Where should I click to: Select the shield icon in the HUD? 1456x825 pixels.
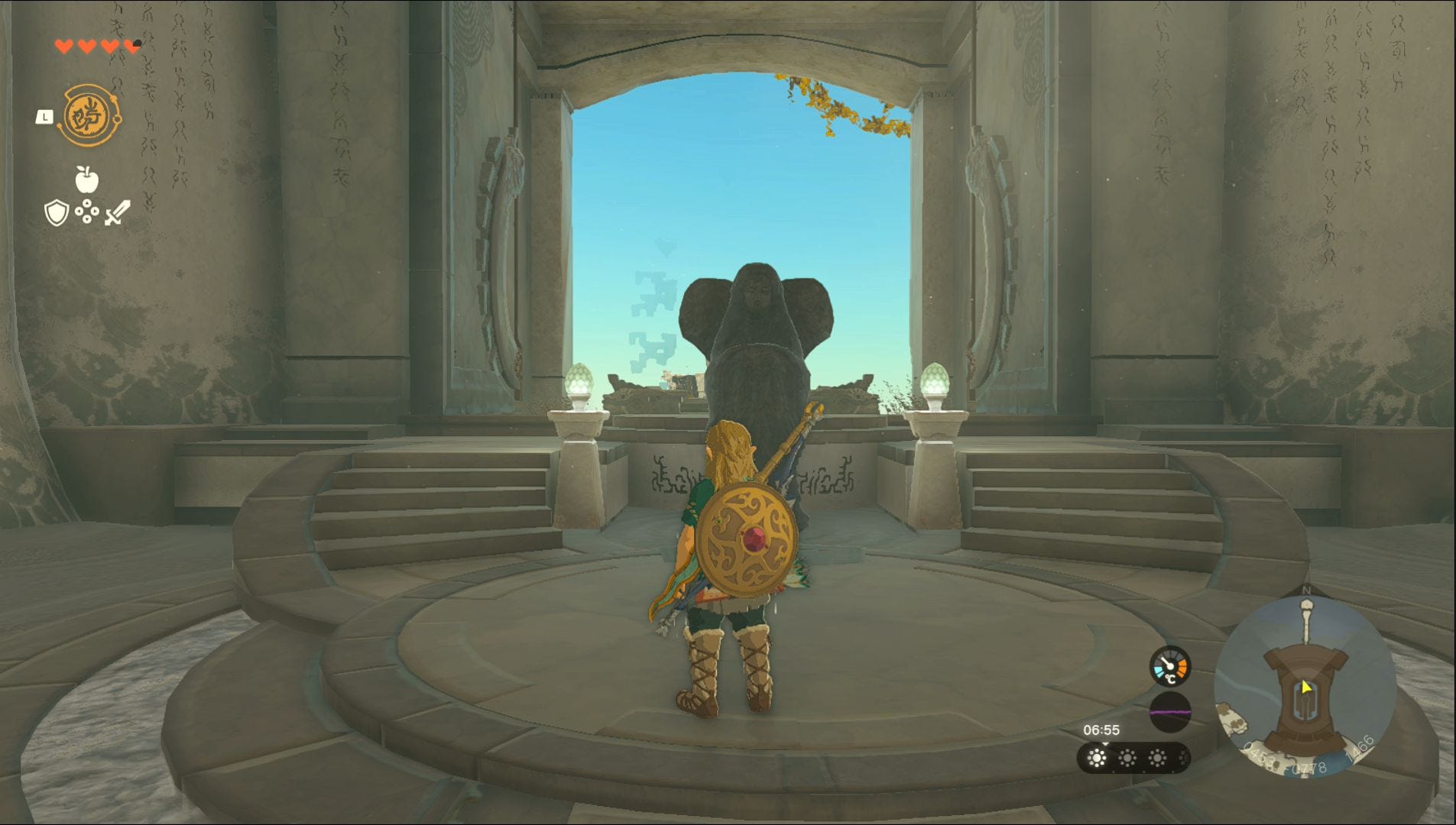point(57,212)
